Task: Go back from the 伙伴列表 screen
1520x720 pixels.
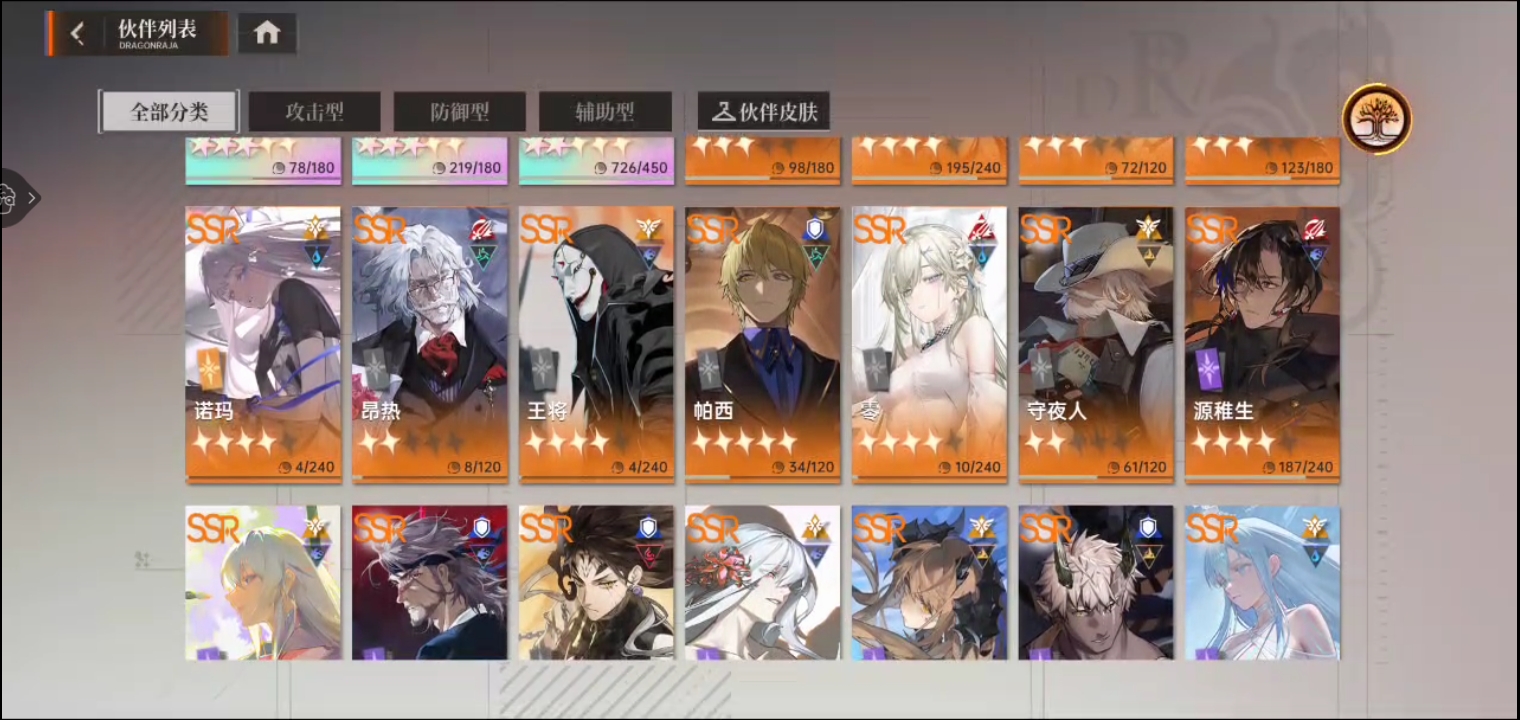Action: pyautogui.click(x=77, y=33)
